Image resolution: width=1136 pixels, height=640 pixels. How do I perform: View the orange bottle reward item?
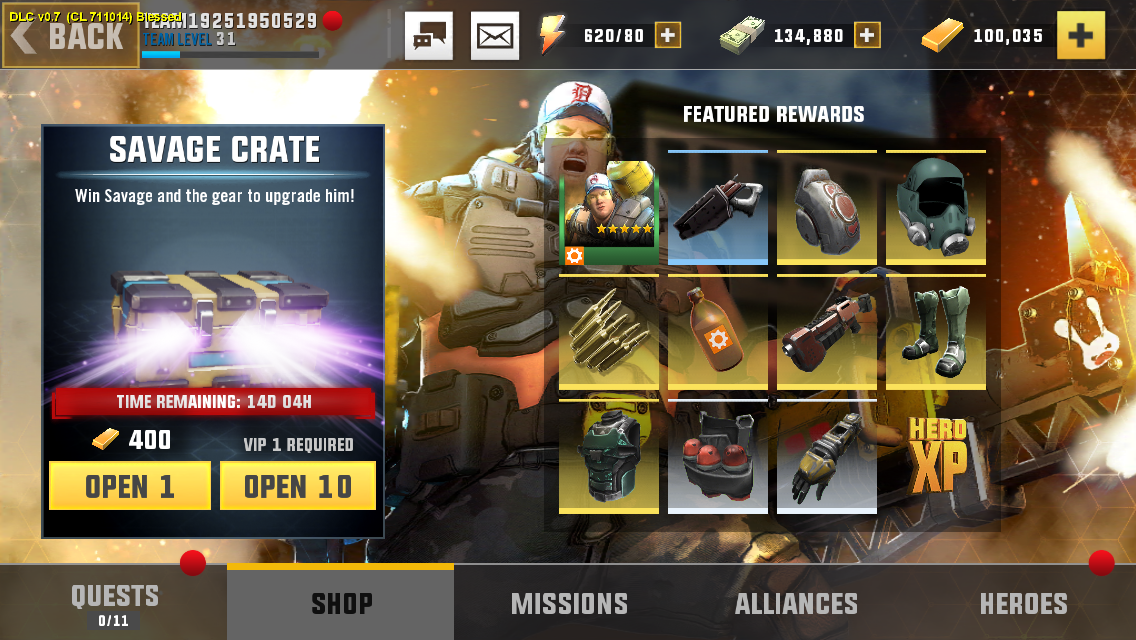pyautogui.click(x=718, y=333)
